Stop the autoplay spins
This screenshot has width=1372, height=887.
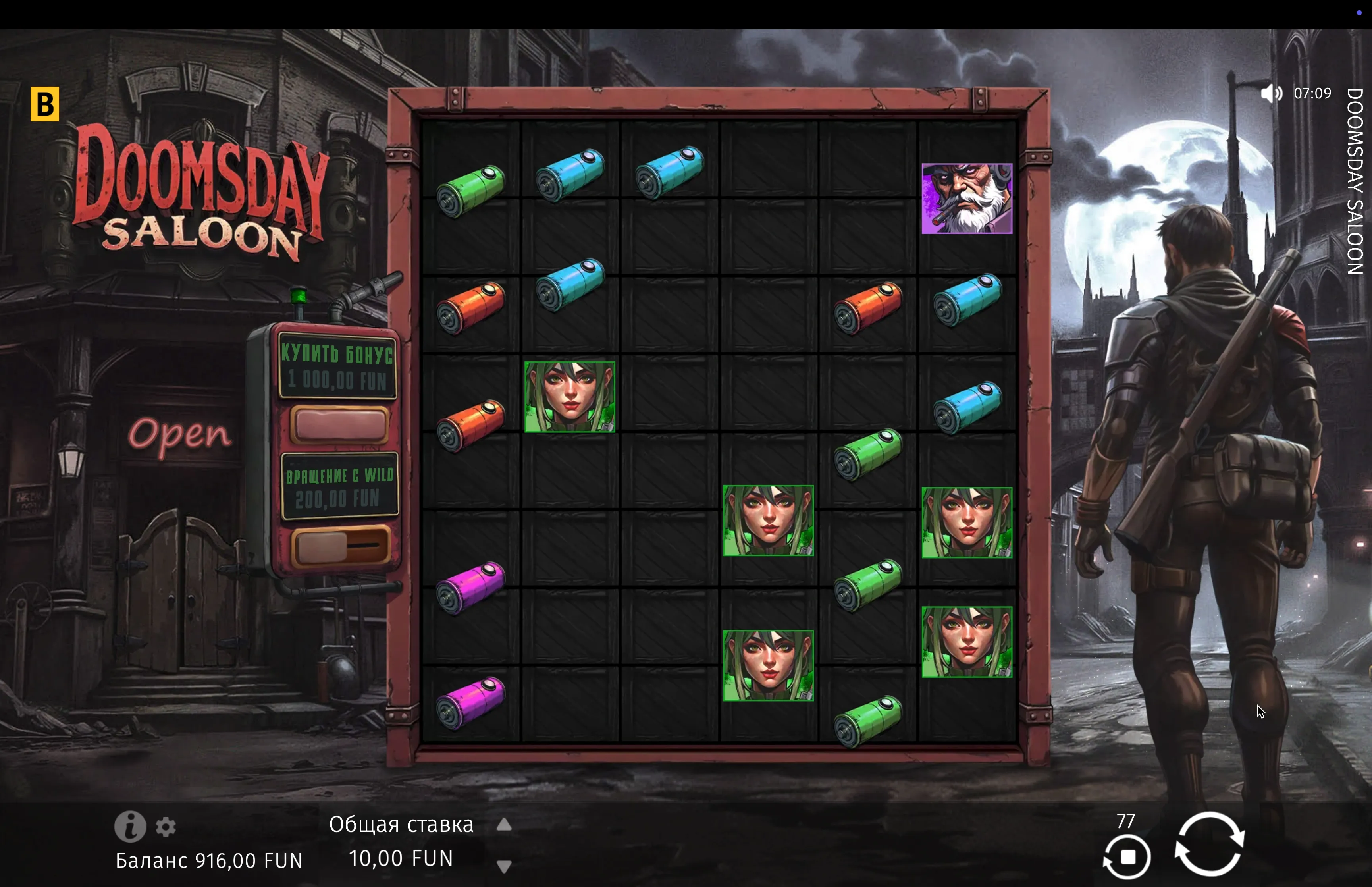tap(1127, 857)
